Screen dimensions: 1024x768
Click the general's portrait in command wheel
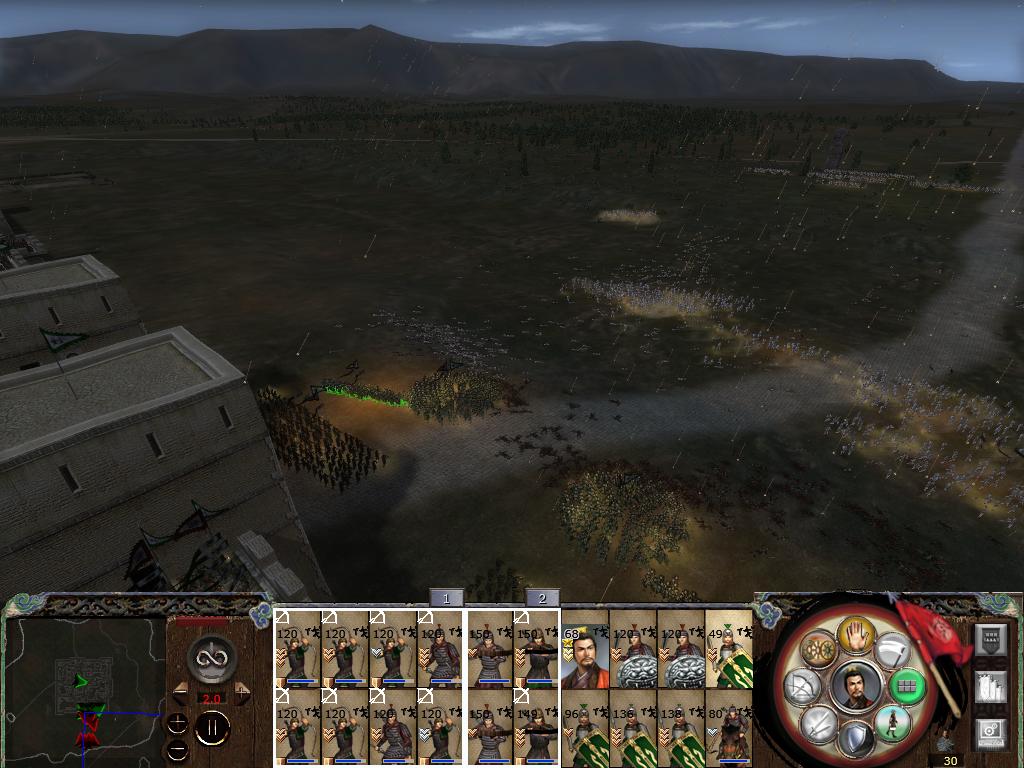click(856, 687)
